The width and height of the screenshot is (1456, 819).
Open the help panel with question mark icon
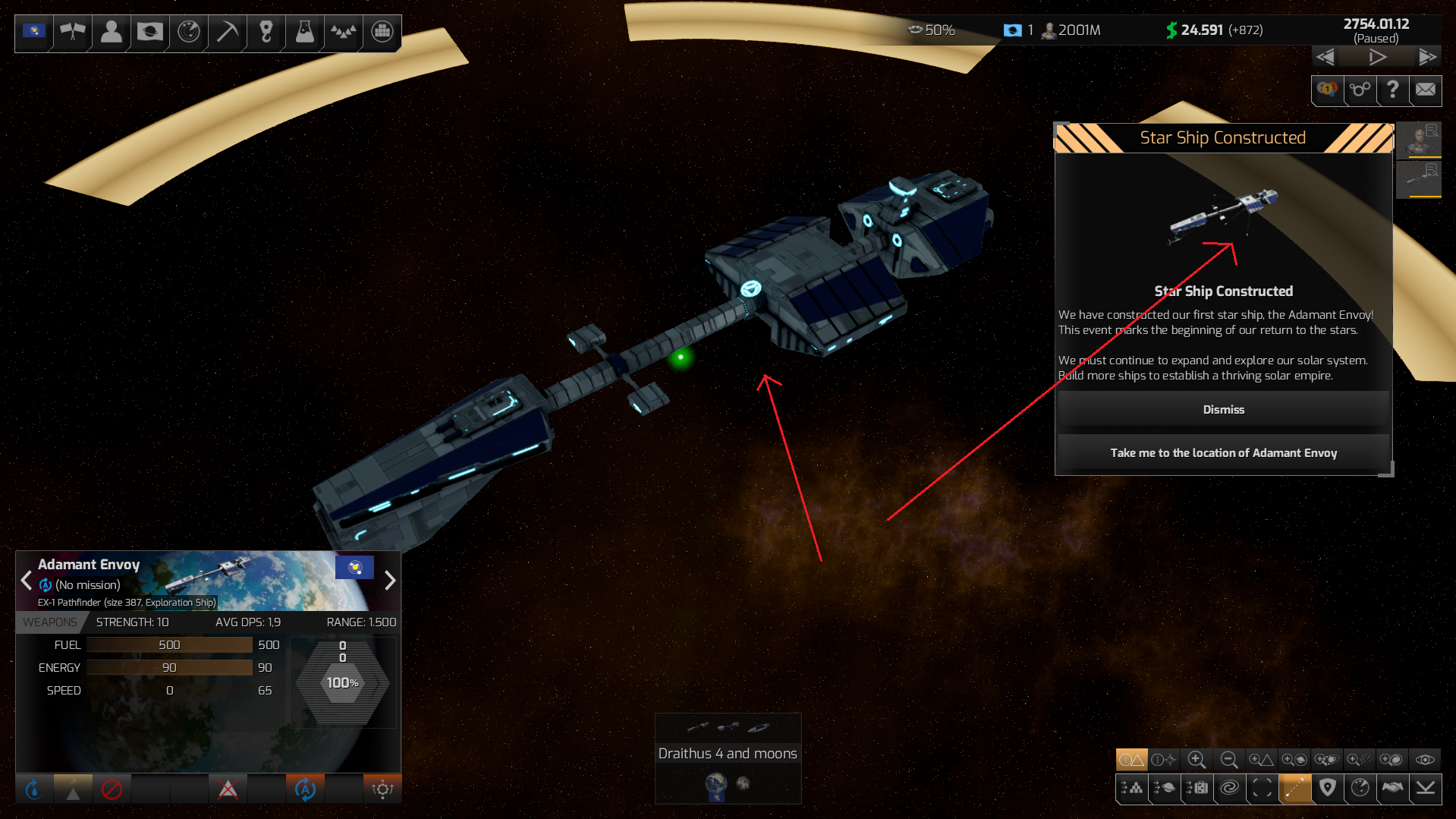coord(1392,90)
